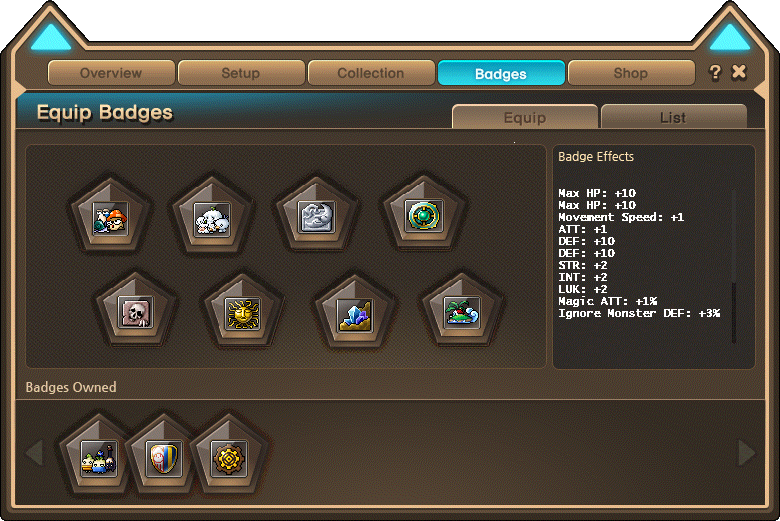
Task: Go to the Collection tab
Action: tap(371, 73)
